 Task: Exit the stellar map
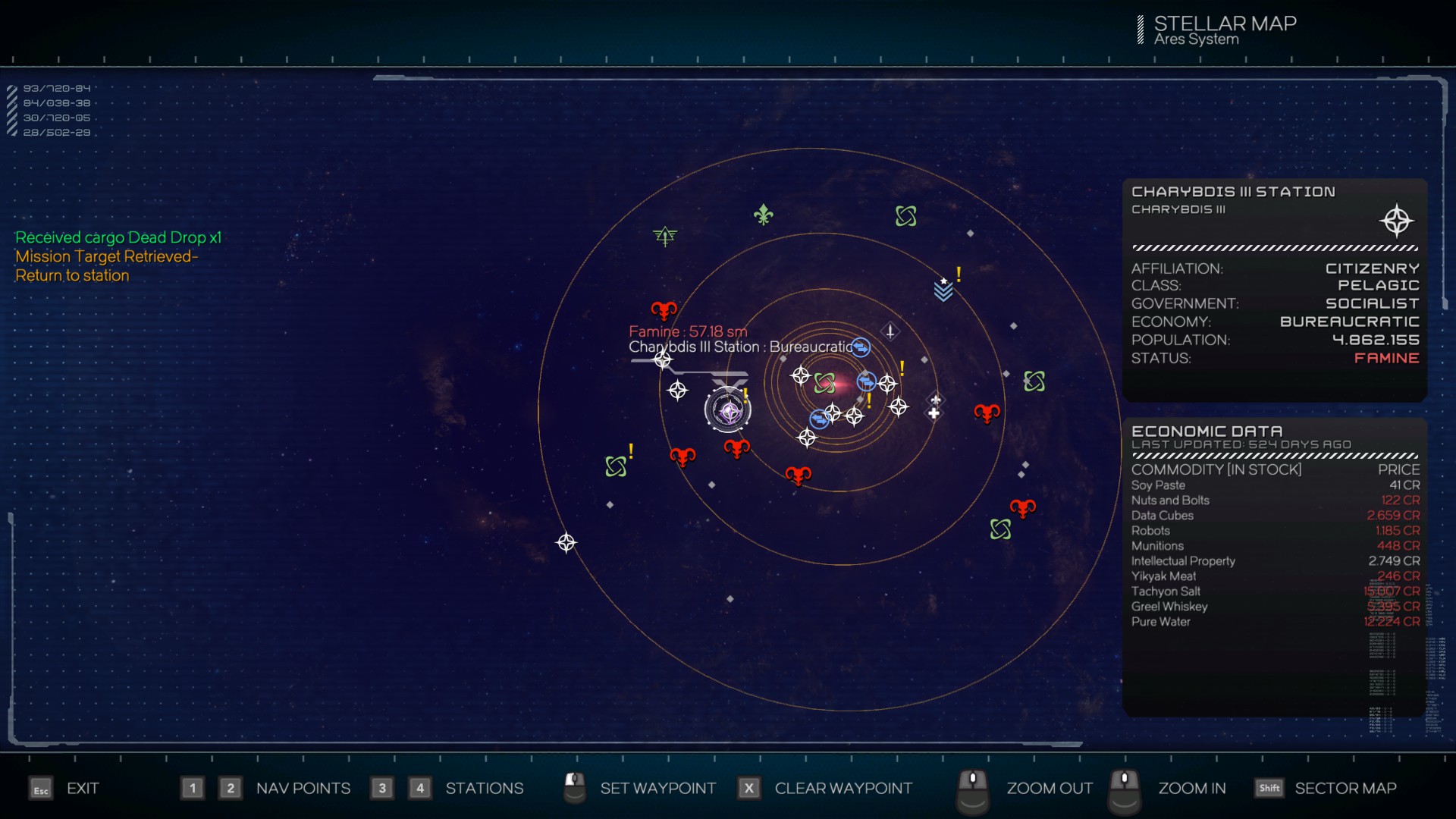pos(82,789)
